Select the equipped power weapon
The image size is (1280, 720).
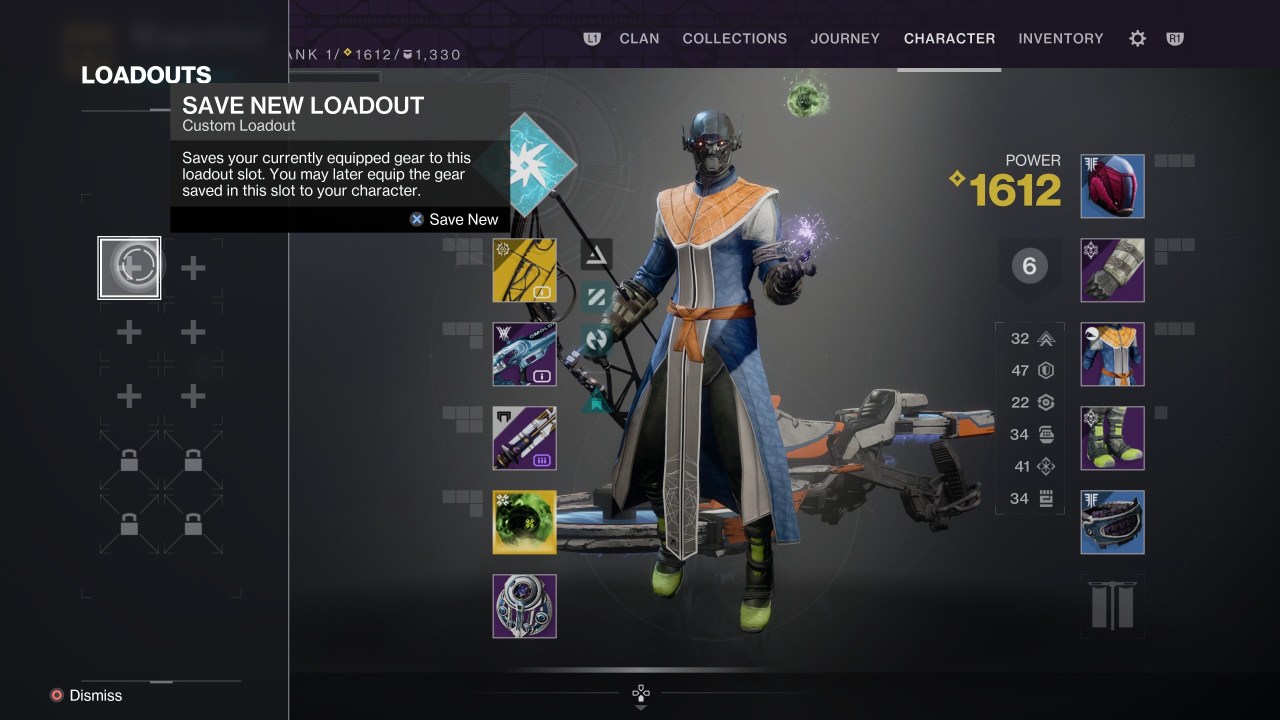524,438
